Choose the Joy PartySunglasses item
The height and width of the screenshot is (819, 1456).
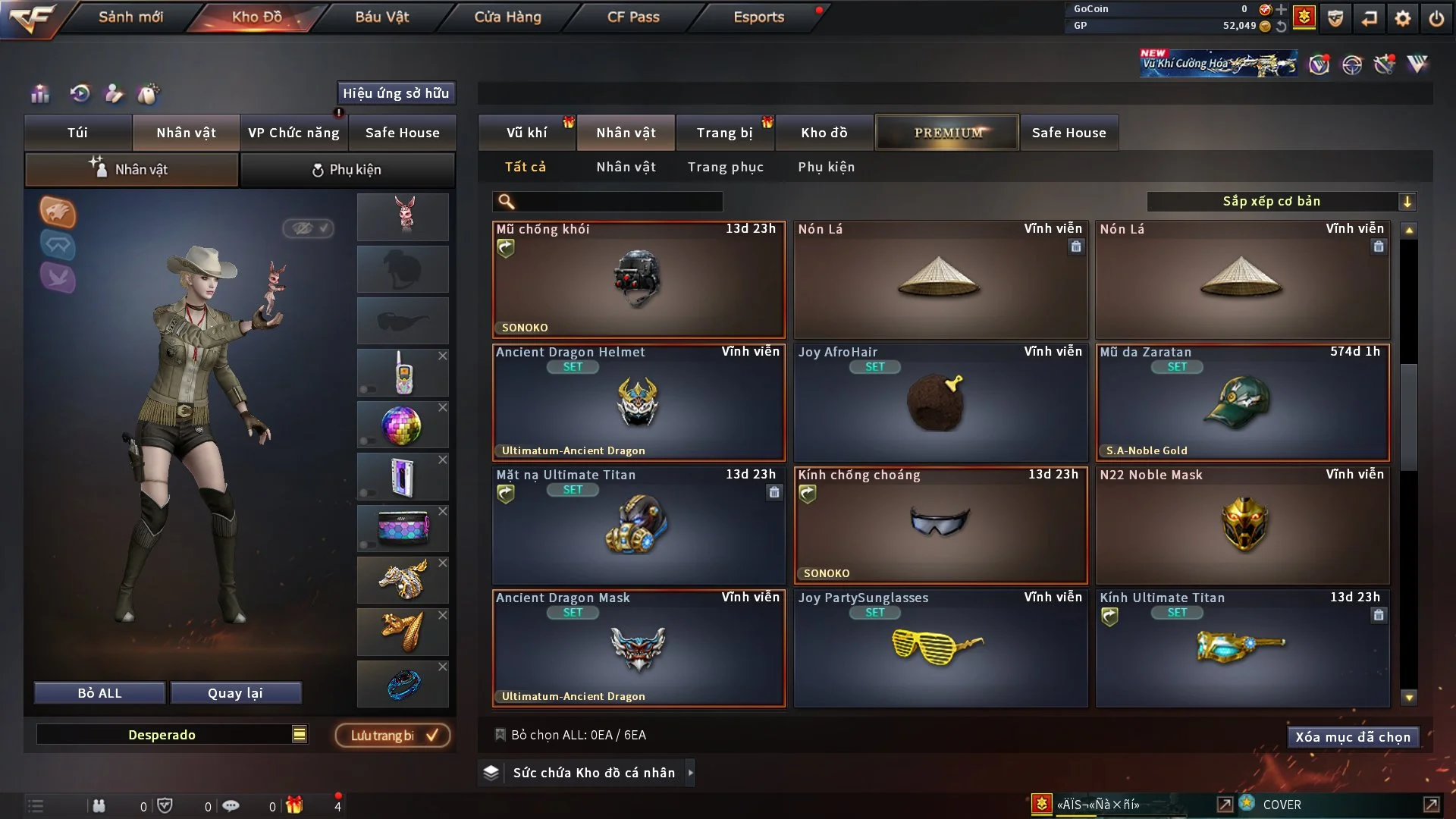940,648
